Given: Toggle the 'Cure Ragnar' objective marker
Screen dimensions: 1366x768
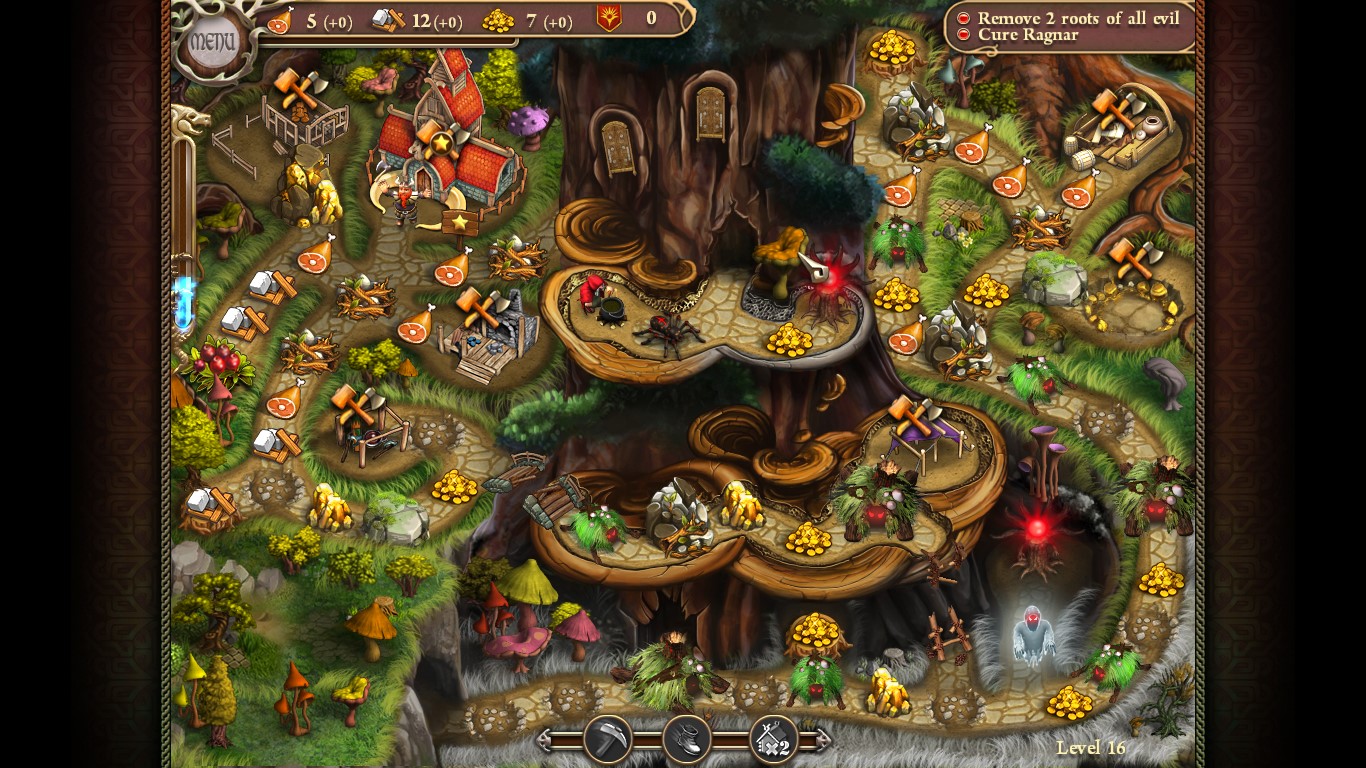Looking at the screenshot, I should 962,35.
